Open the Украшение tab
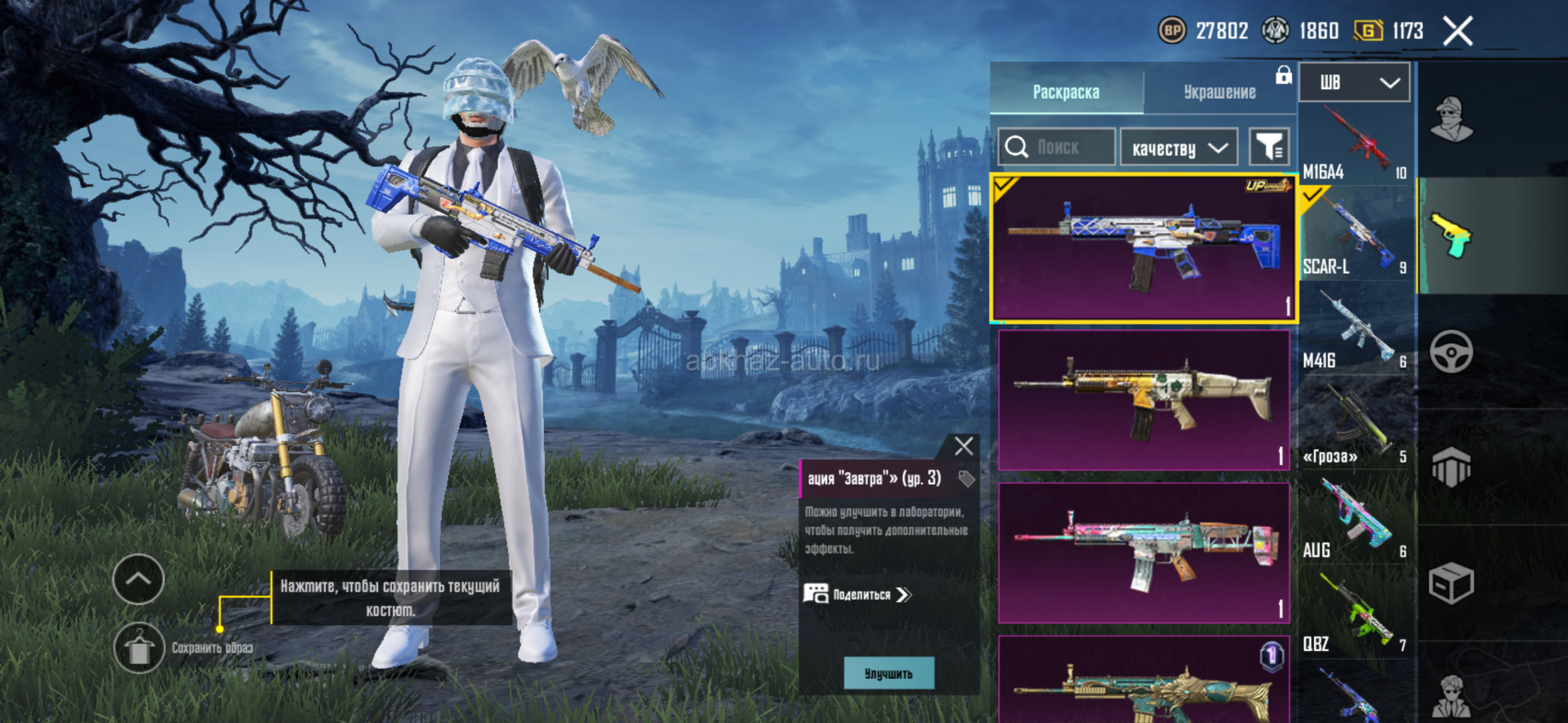This screenshot has height=723, width=1568. point(1219,91)
